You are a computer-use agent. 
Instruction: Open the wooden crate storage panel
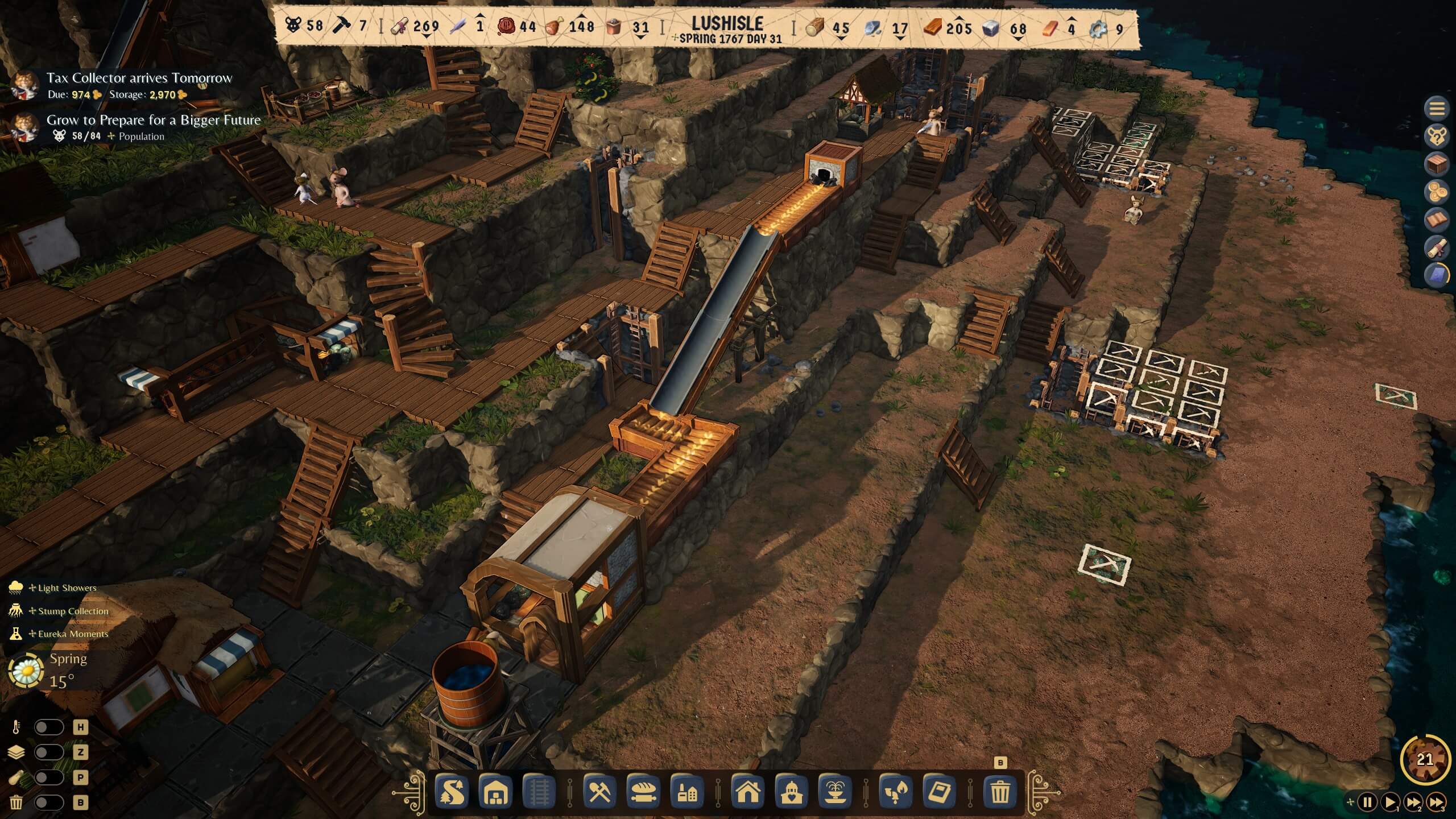(x=1437, y=164)
